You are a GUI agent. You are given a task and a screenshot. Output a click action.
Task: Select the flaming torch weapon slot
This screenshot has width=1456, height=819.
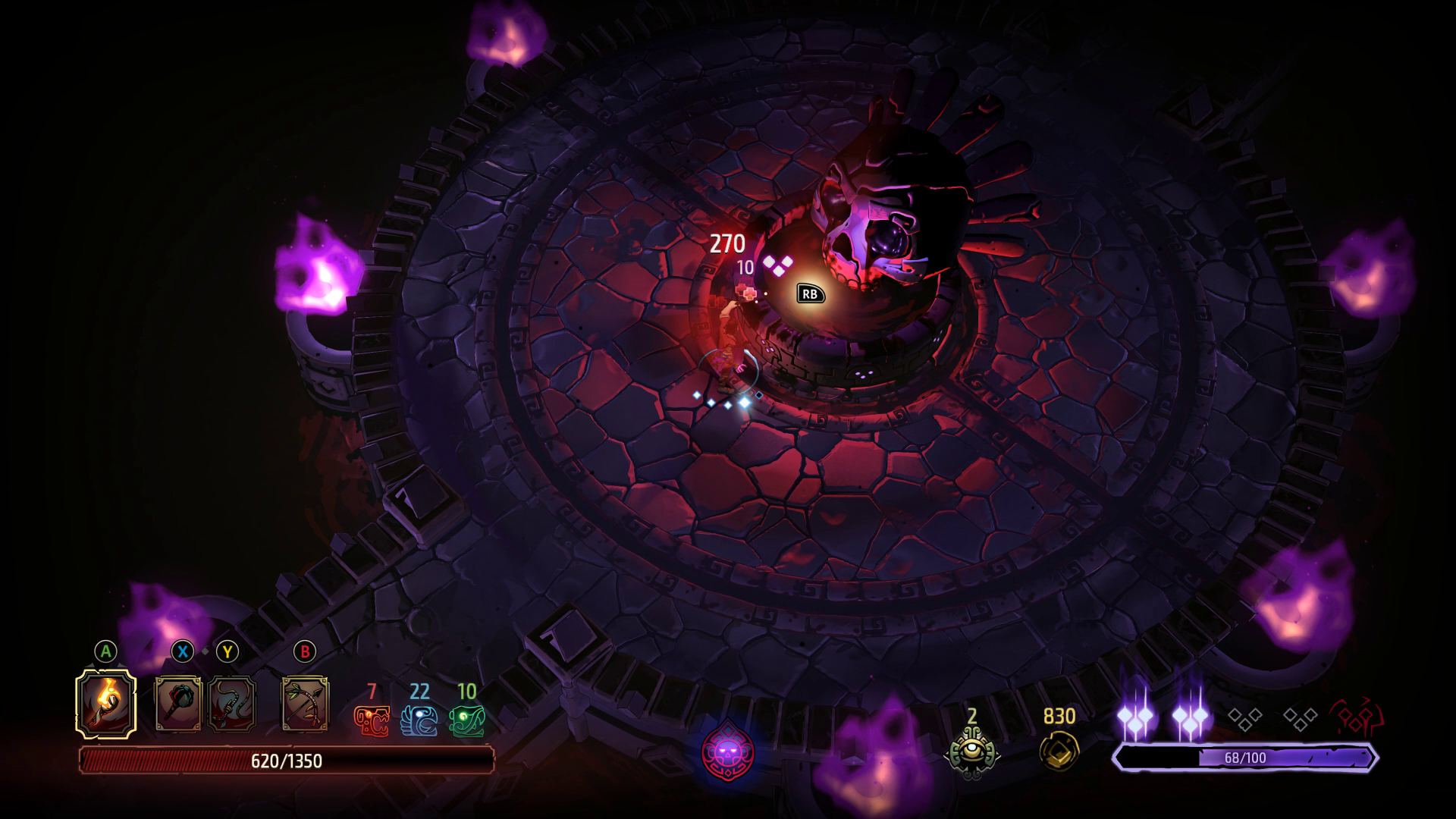pos(106,703)
